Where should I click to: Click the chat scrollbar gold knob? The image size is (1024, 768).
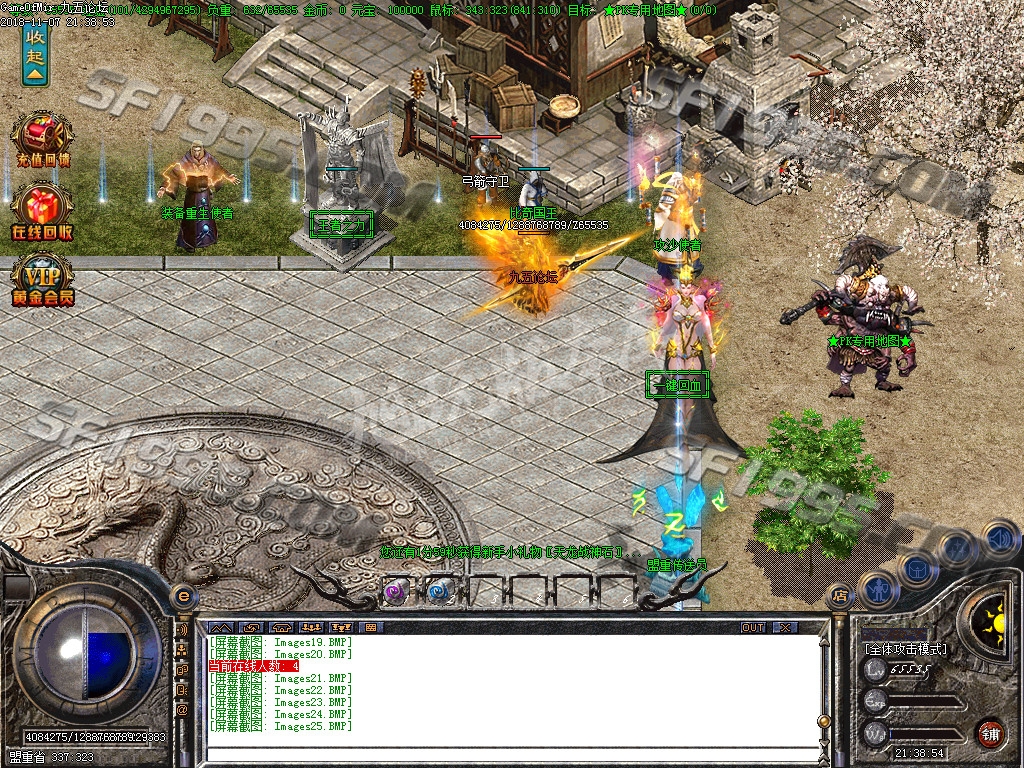click(x=823, y=720)
